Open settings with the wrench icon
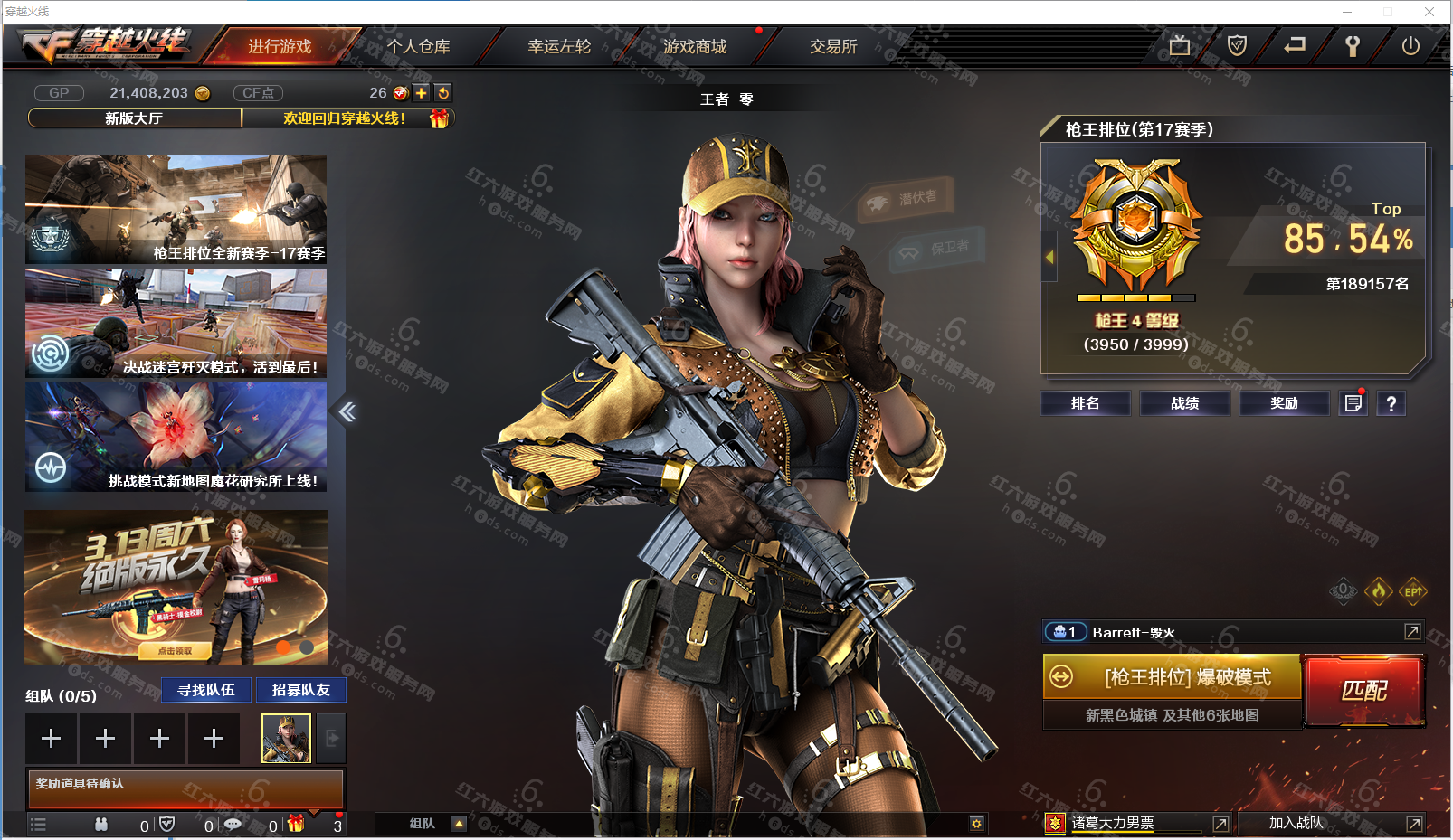This screenshot has width=1453, height=840. coord(1353,46)
